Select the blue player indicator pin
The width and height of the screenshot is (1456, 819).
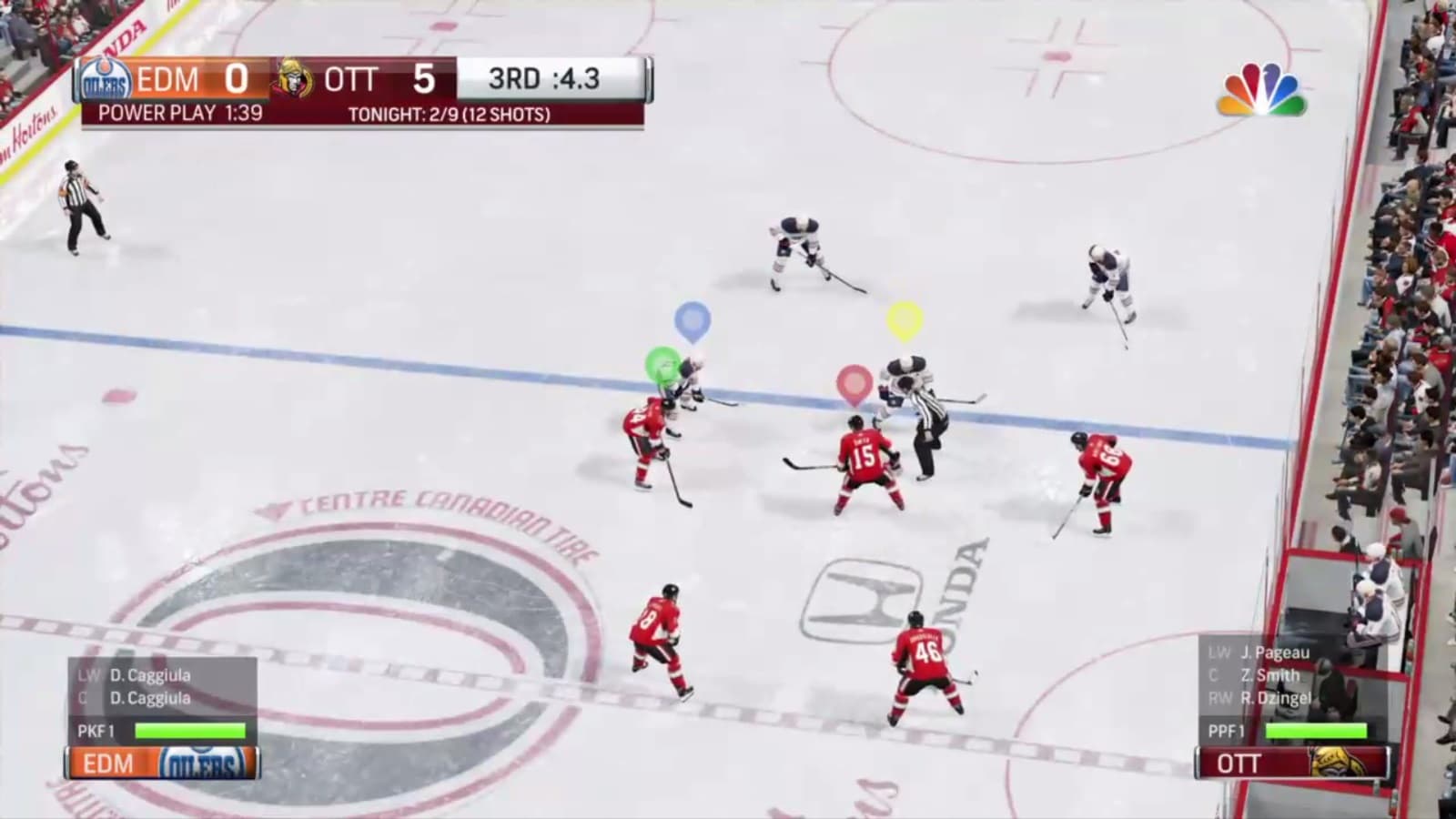tap(693, 320)
